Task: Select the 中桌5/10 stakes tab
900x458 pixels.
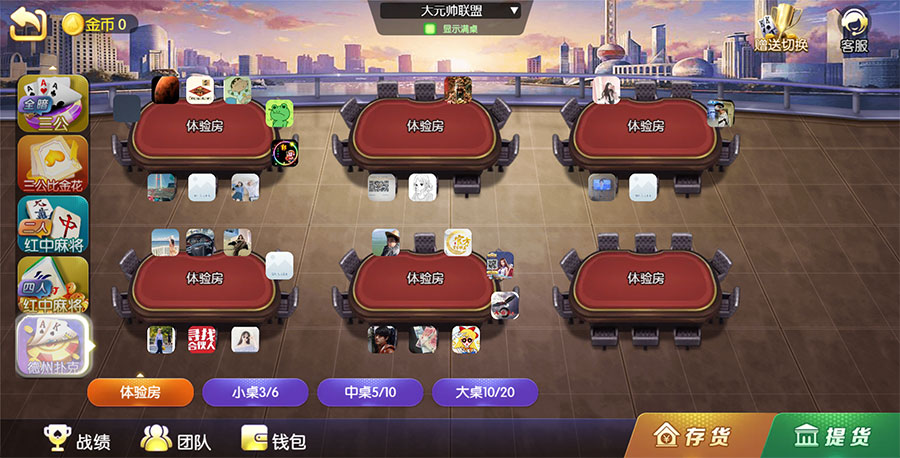Action: point(370,392)
